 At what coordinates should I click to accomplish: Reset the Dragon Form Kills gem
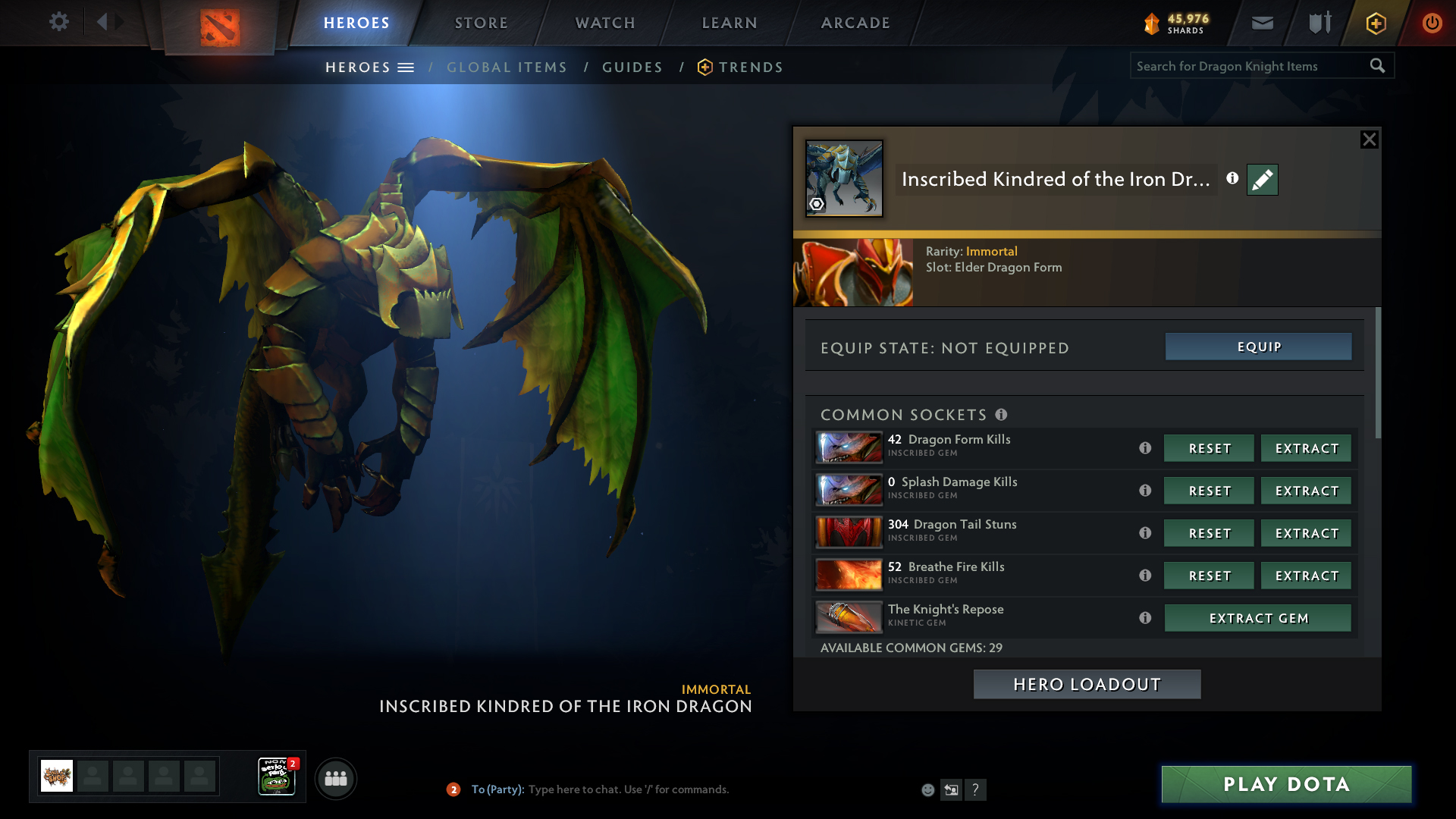(x=1209, y=448)
